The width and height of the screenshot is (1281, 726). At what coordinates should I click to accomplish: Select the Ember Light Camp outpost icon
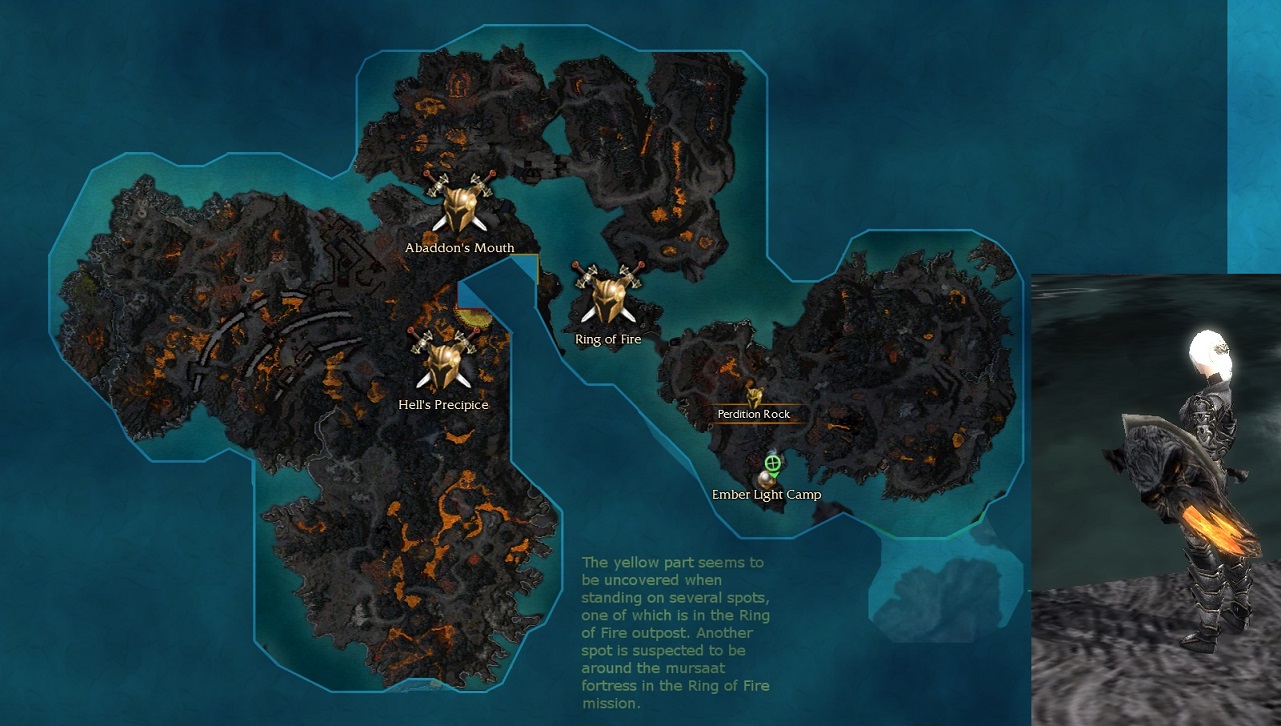tap(765, 479)
